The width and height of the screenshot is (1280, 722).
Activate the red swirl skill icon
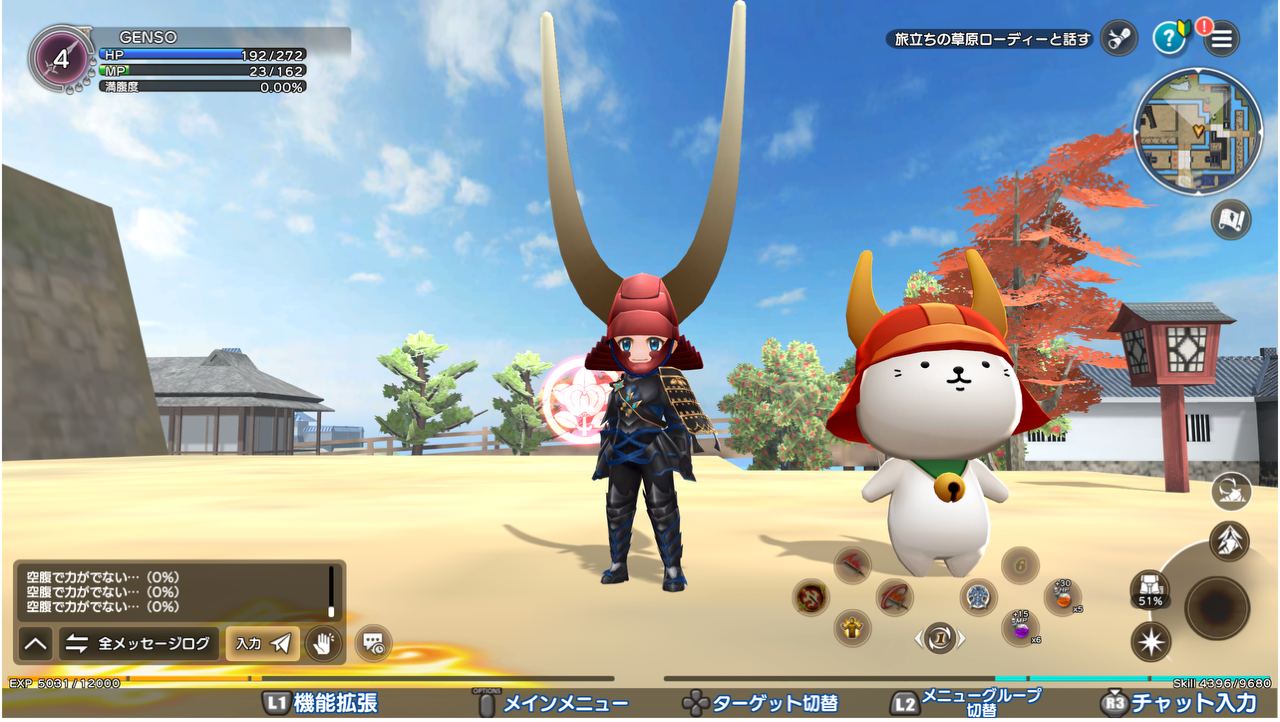pyautogui.click(x=810, y=597)
